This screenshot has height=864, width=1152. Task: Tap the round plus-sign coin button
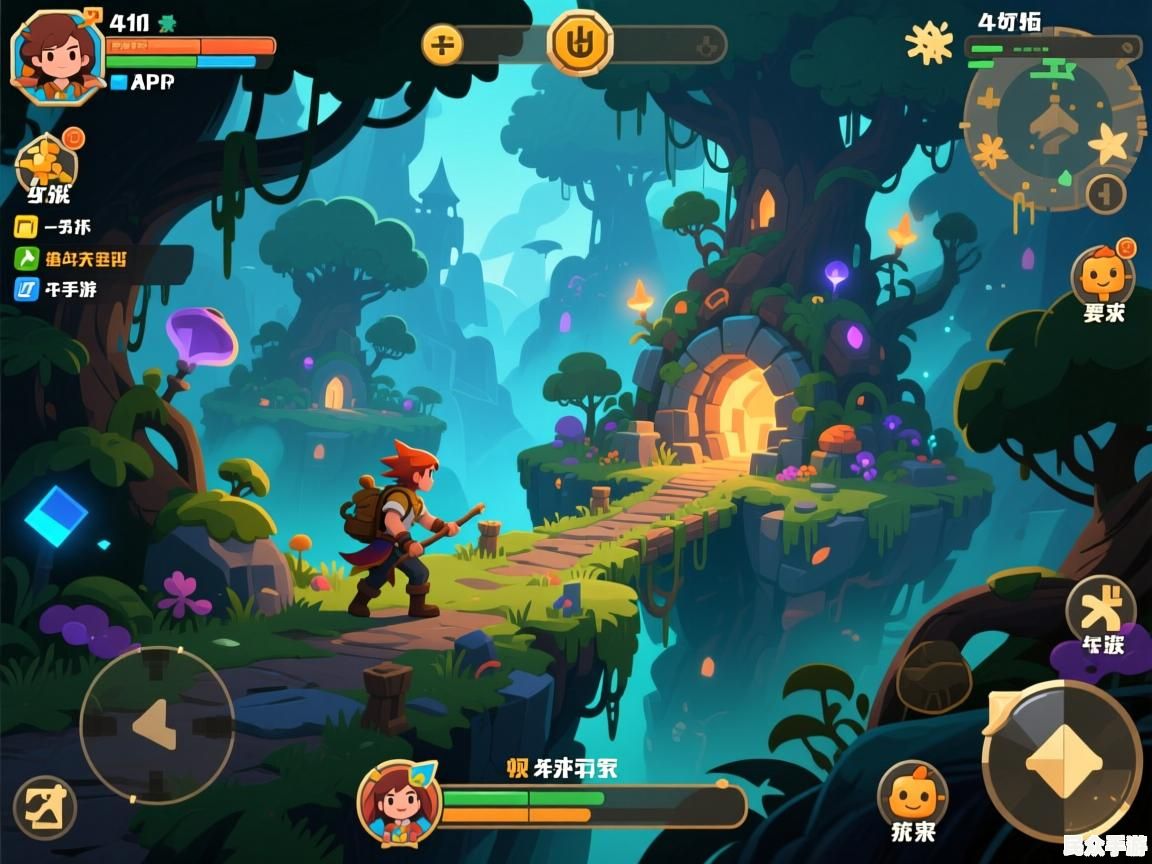tap(442, 45)
